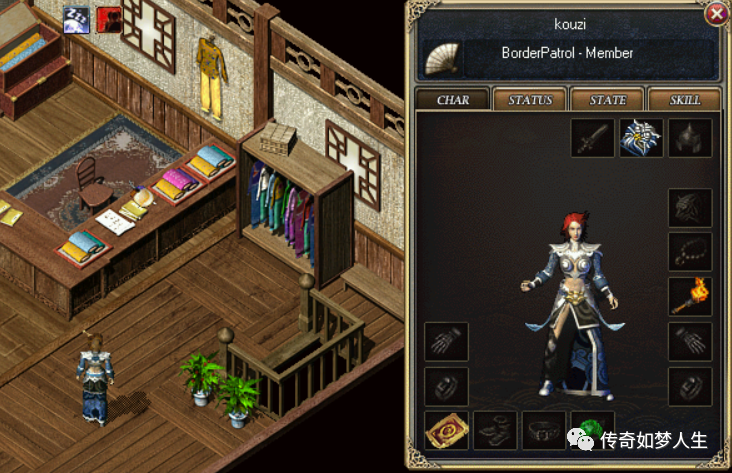Viewport: 732px width, 473px height.
Task: Switch to the SKILL tab
Action: point(685,100)
